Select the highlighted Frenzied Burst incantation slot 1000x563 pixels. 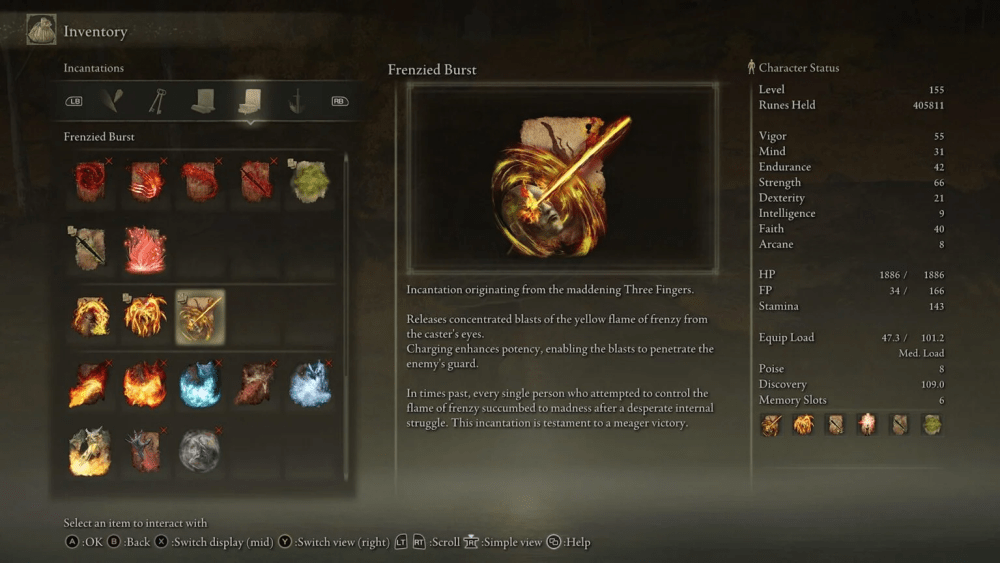(x=200, y=316)
